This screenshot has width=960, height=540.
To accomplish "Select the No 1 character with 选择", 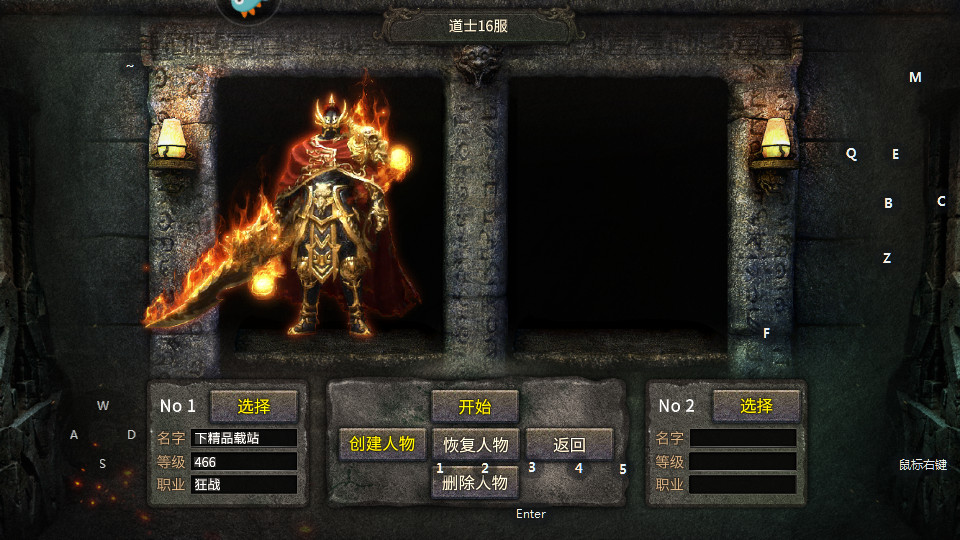I will click(x=254, y=406).
